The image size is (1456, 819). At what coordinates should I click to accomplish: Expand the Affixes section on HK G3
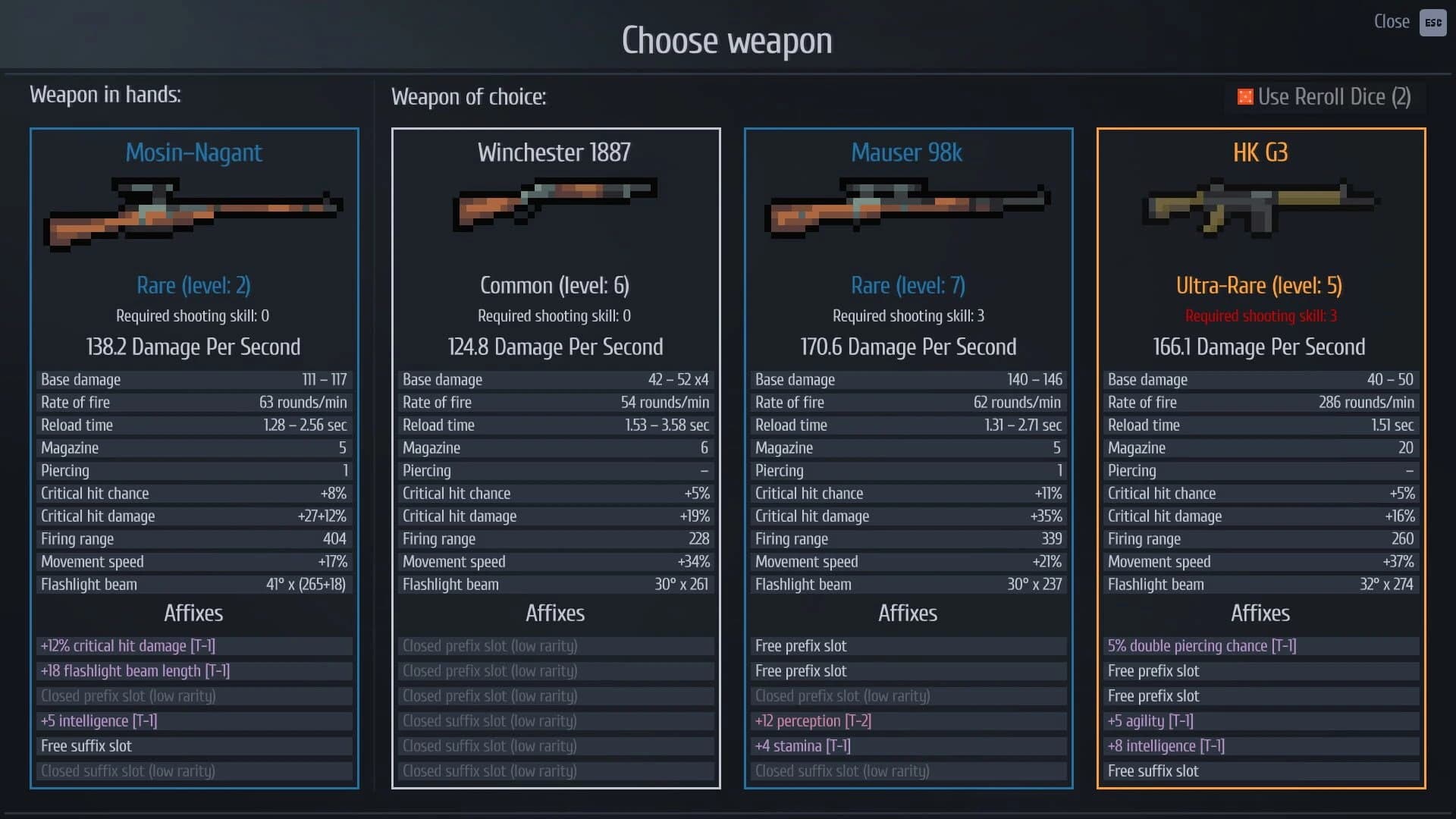pyautogui.click(x=1260, y=613)
